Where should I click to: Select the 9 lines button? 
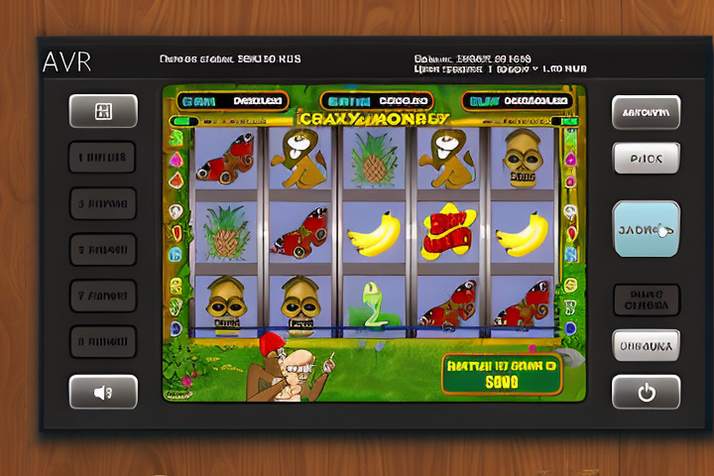click(x=103, y=341)
